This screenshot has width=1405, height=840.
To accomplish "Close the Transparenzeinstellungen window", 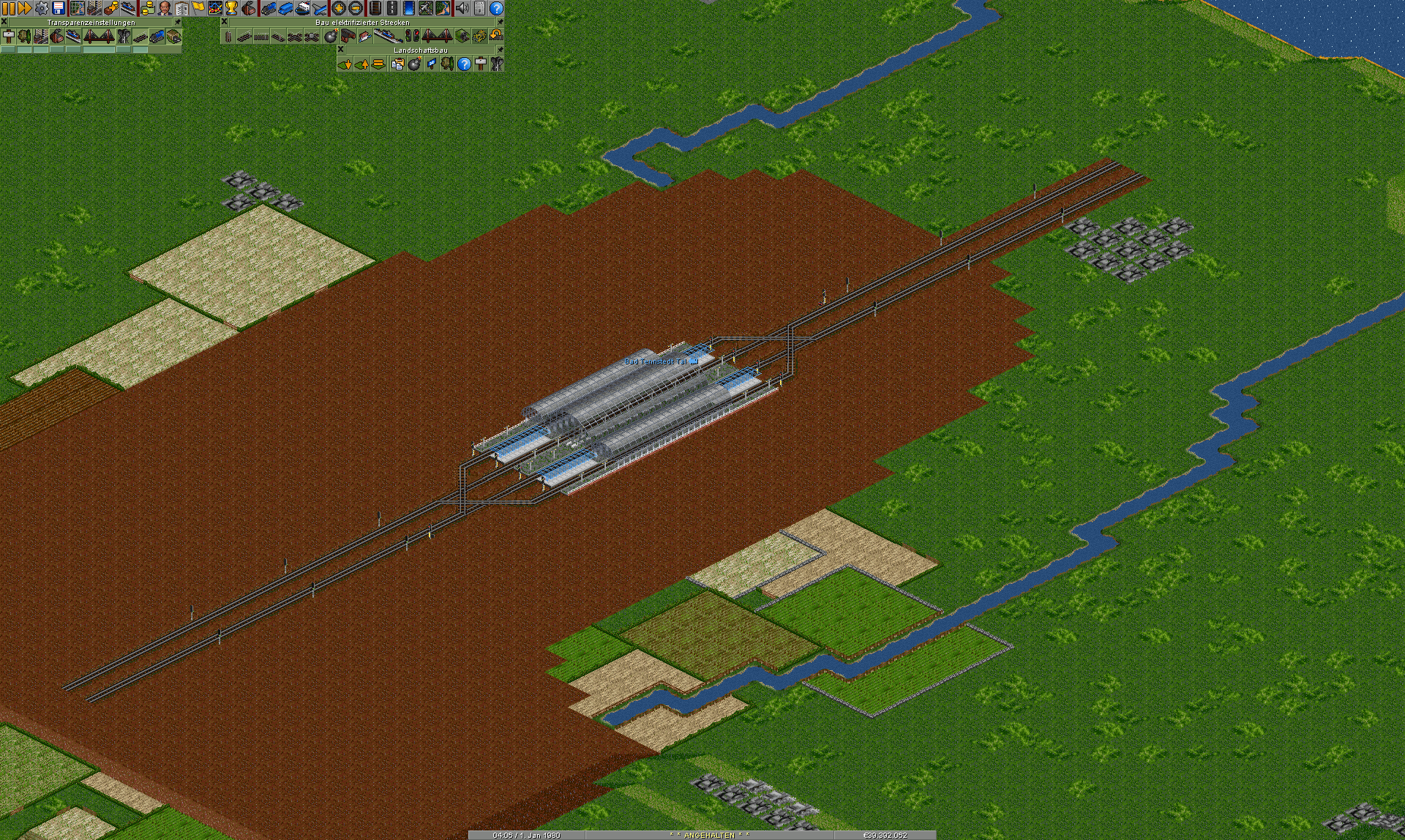I will [4, 23].
